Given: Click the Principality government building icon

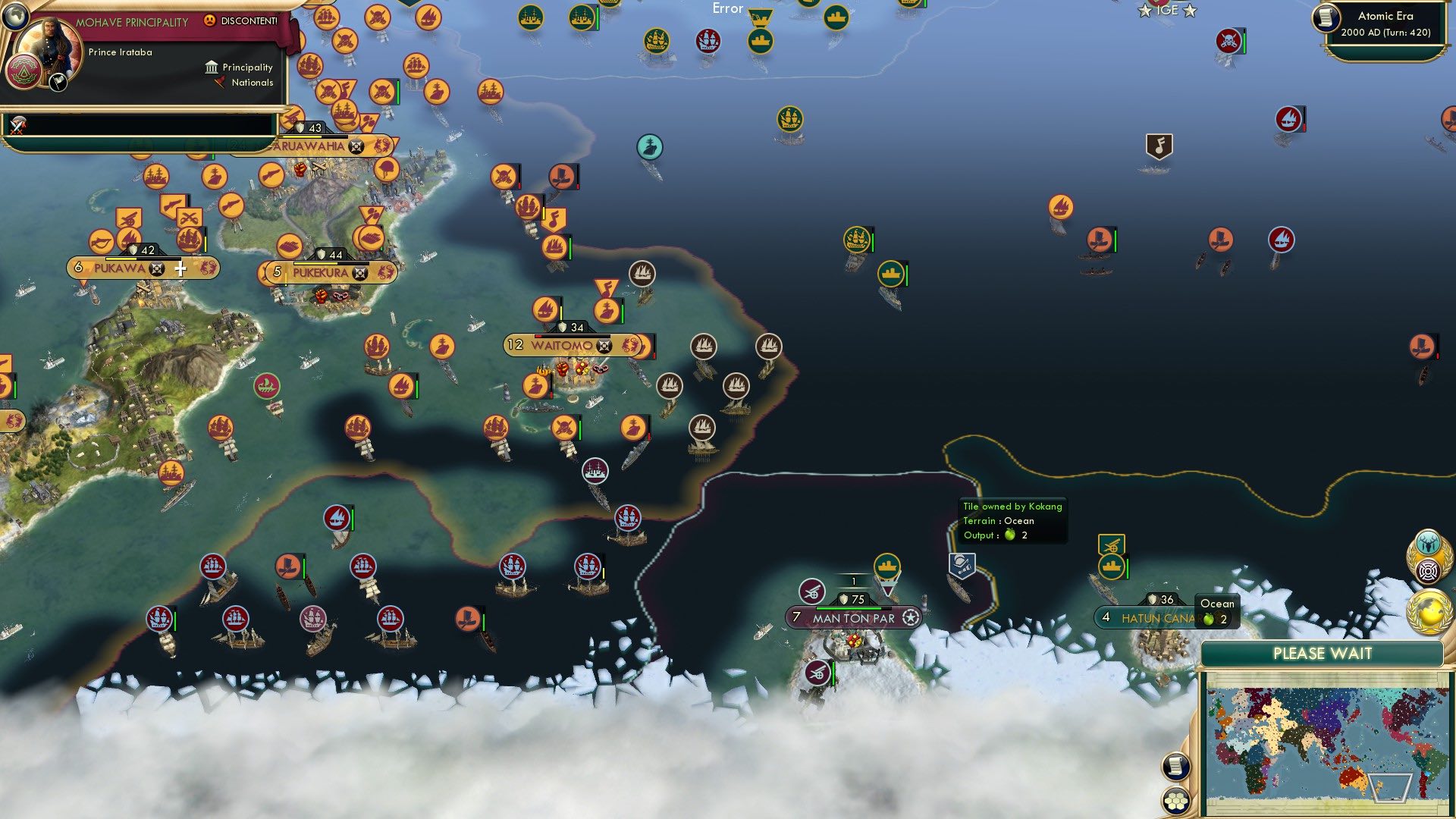Looking at the screenshot, I should 211,67.
